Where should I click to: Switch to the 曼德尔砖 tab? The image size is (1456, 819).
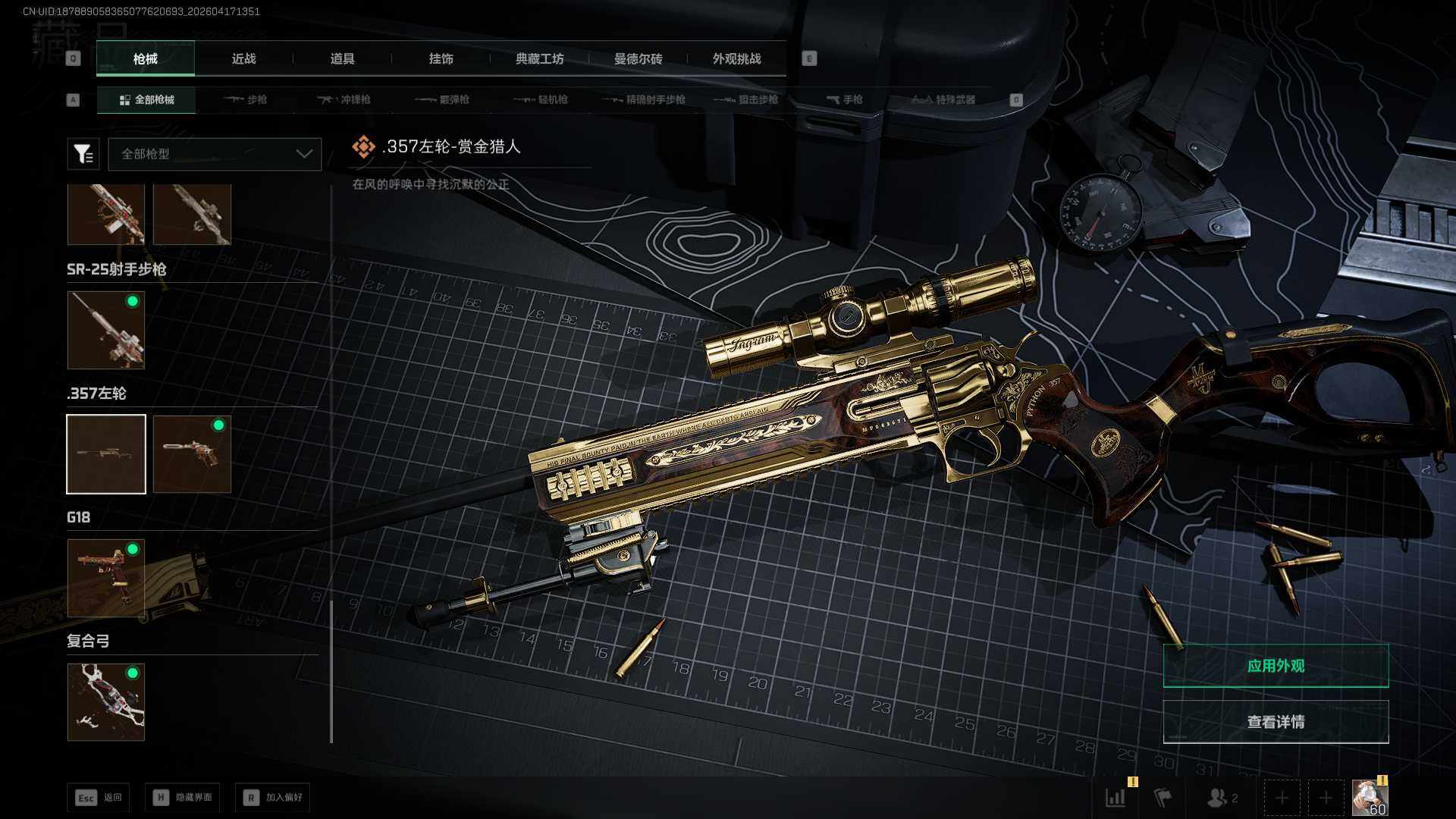[638, 58]
